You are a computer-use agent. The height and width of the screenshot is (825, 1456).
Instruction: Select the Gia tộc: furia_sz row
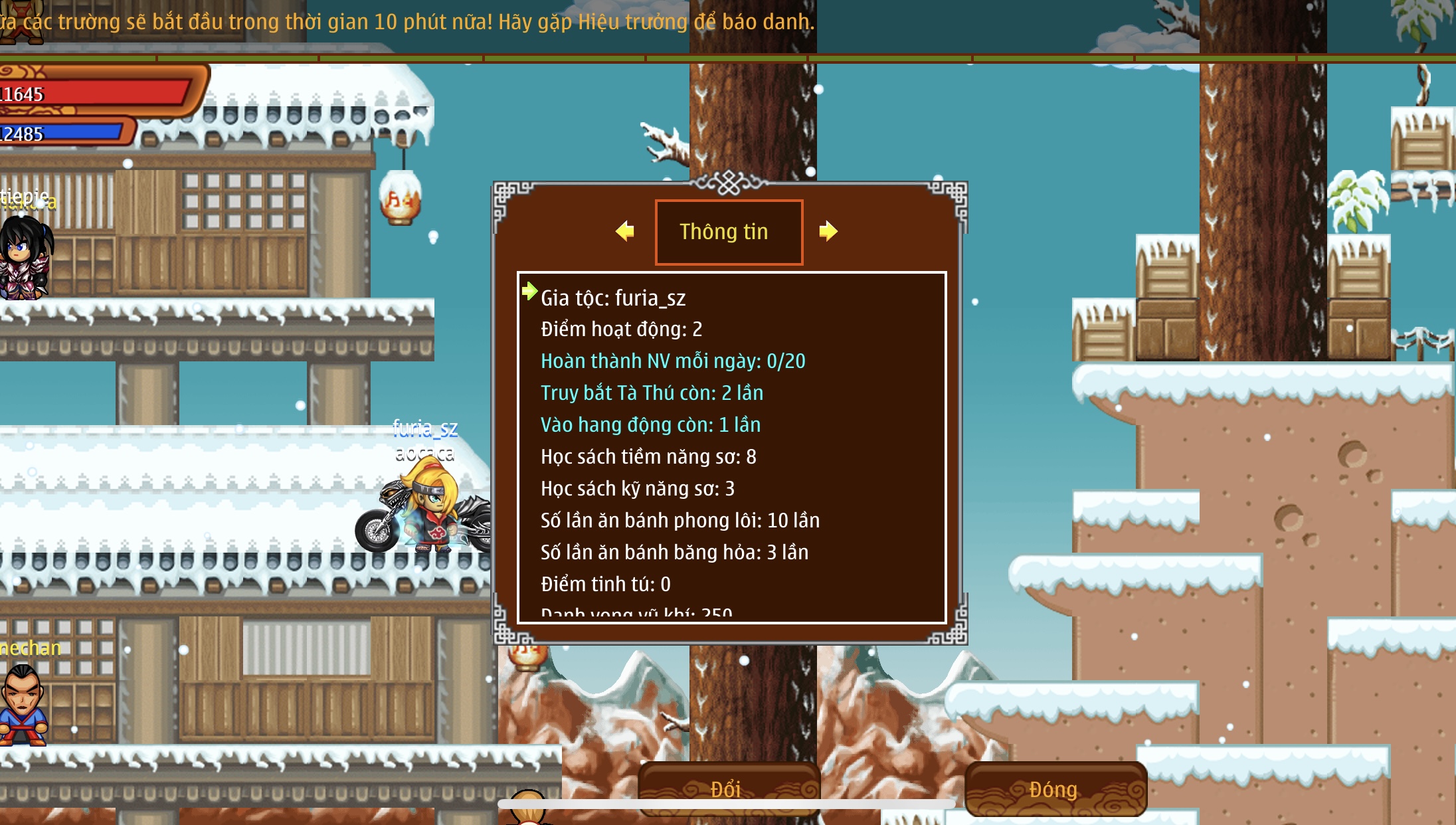click(x=613, y=298)
